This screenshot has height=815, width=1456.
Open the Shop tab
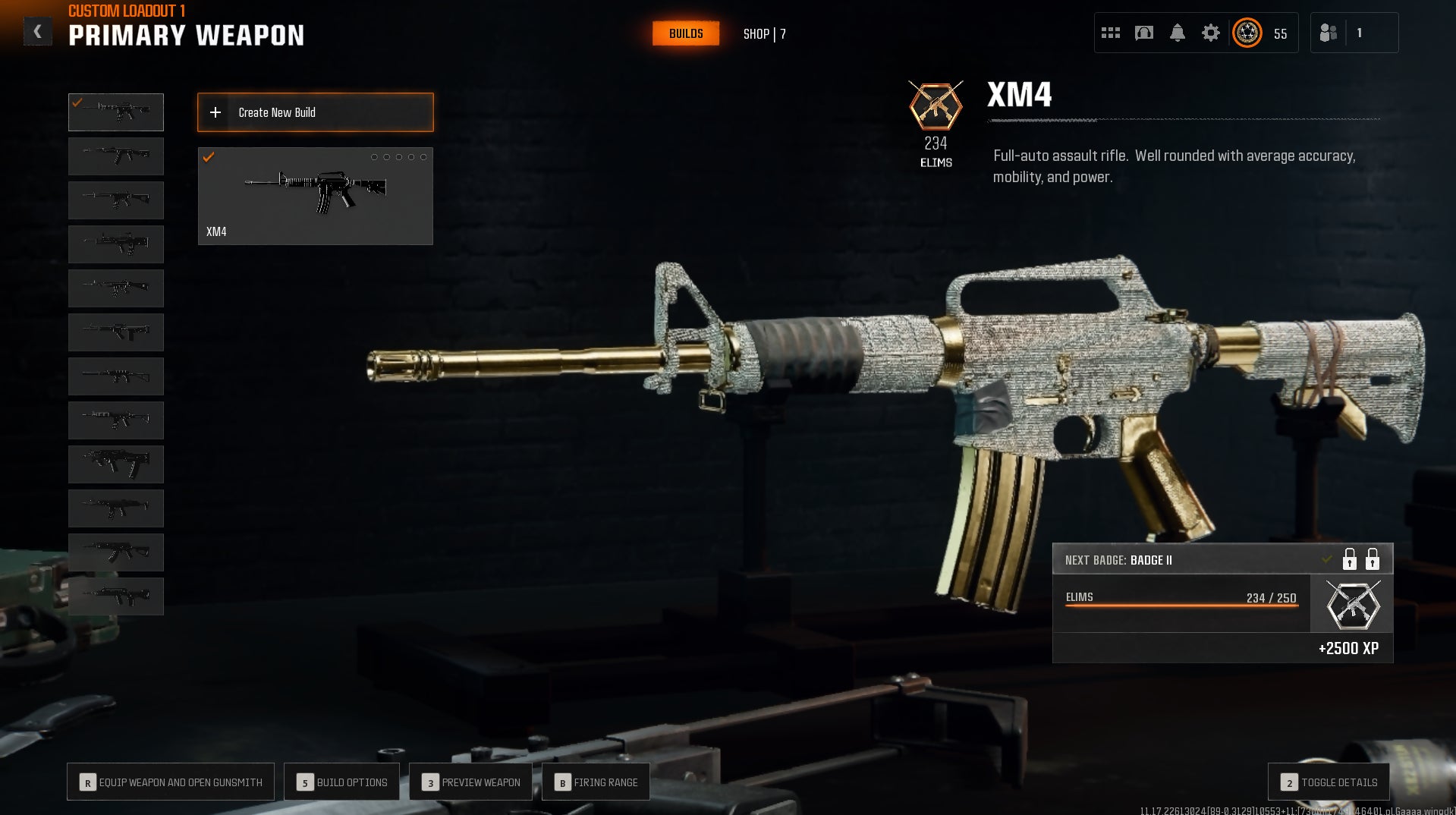pos(764,34)
